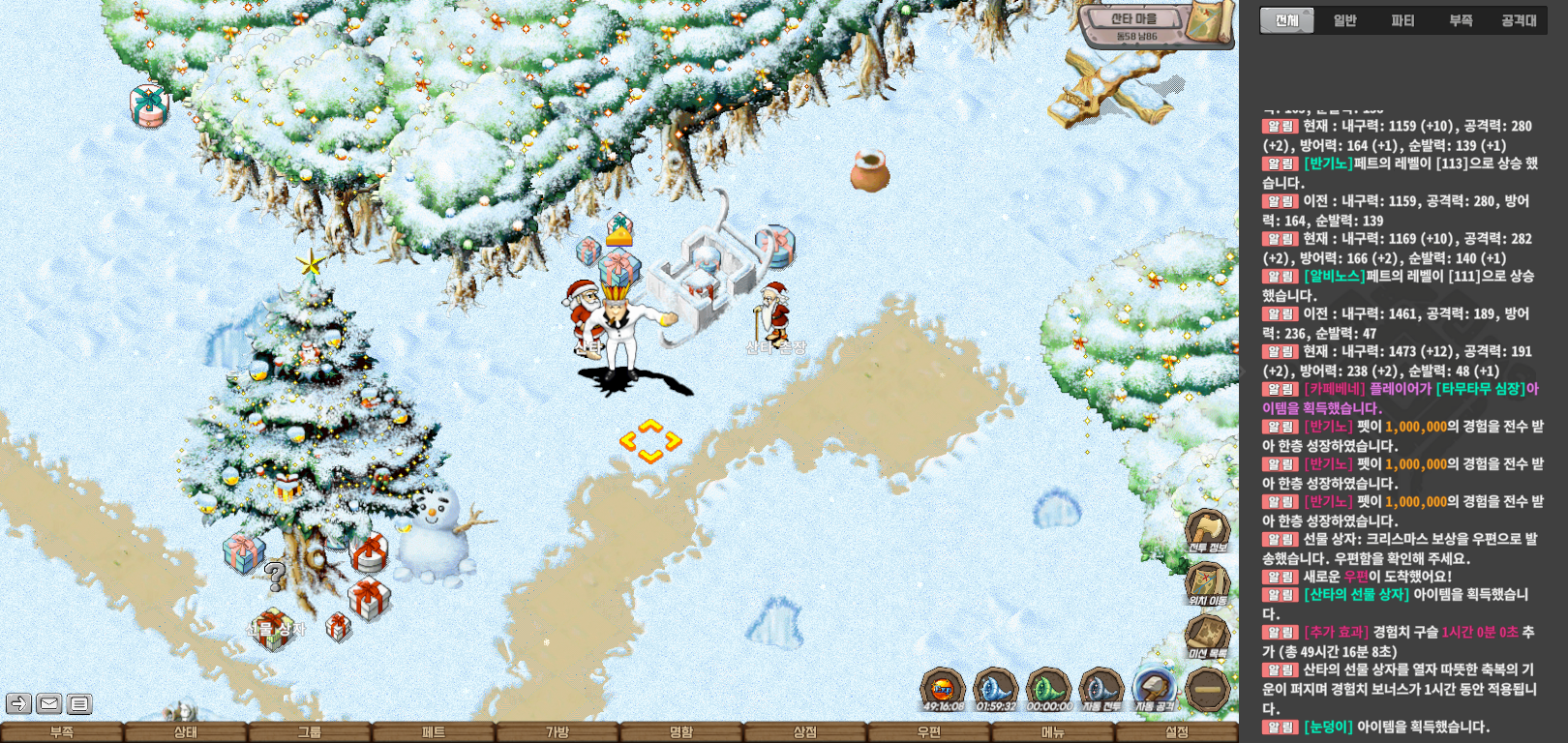
Task: Open the 미션 목록 mission list
Action: pyautogui.click(x=1207, y=636)
